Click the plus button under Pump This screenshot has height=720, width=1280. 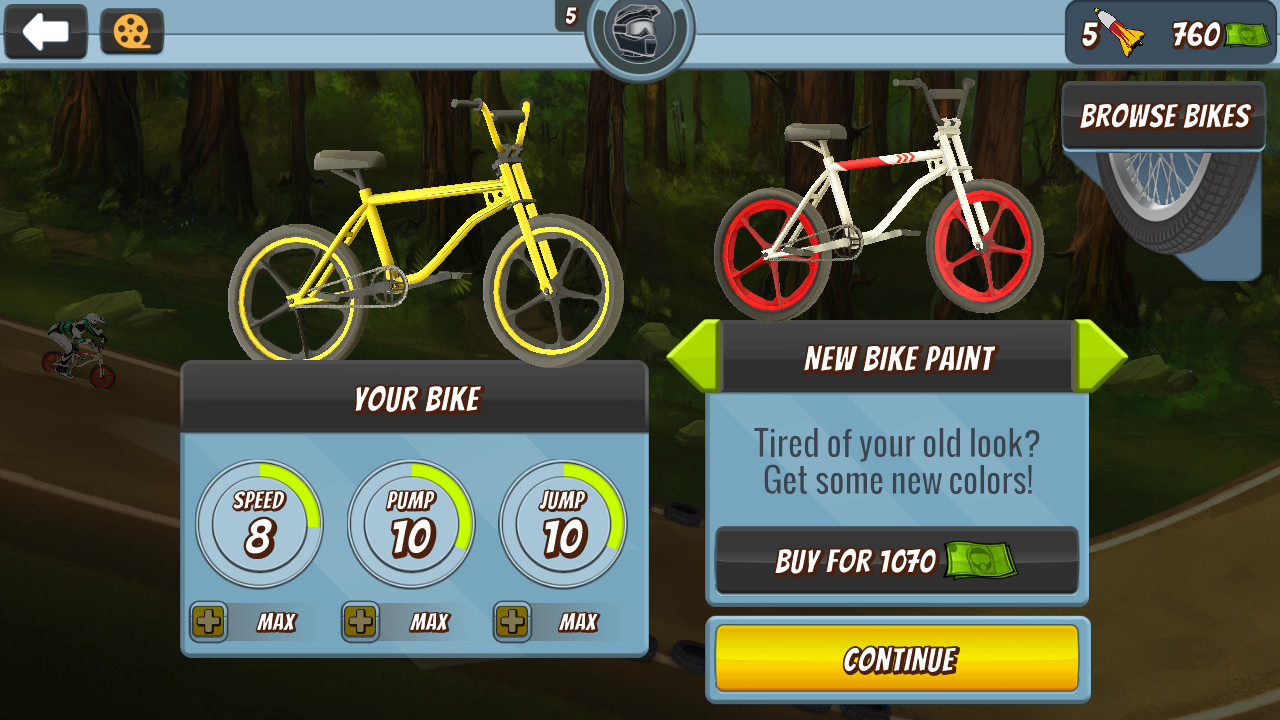click(x=361, y=622)
